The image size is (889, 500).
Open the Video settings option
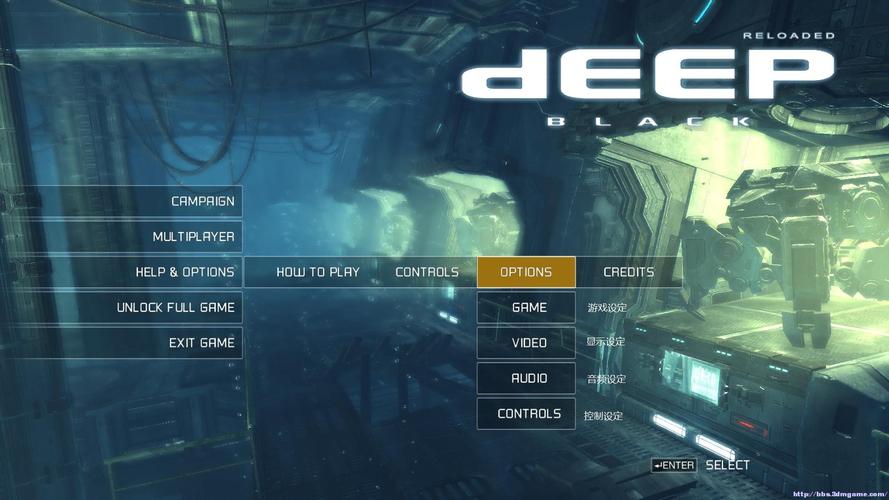click(529, 343)
